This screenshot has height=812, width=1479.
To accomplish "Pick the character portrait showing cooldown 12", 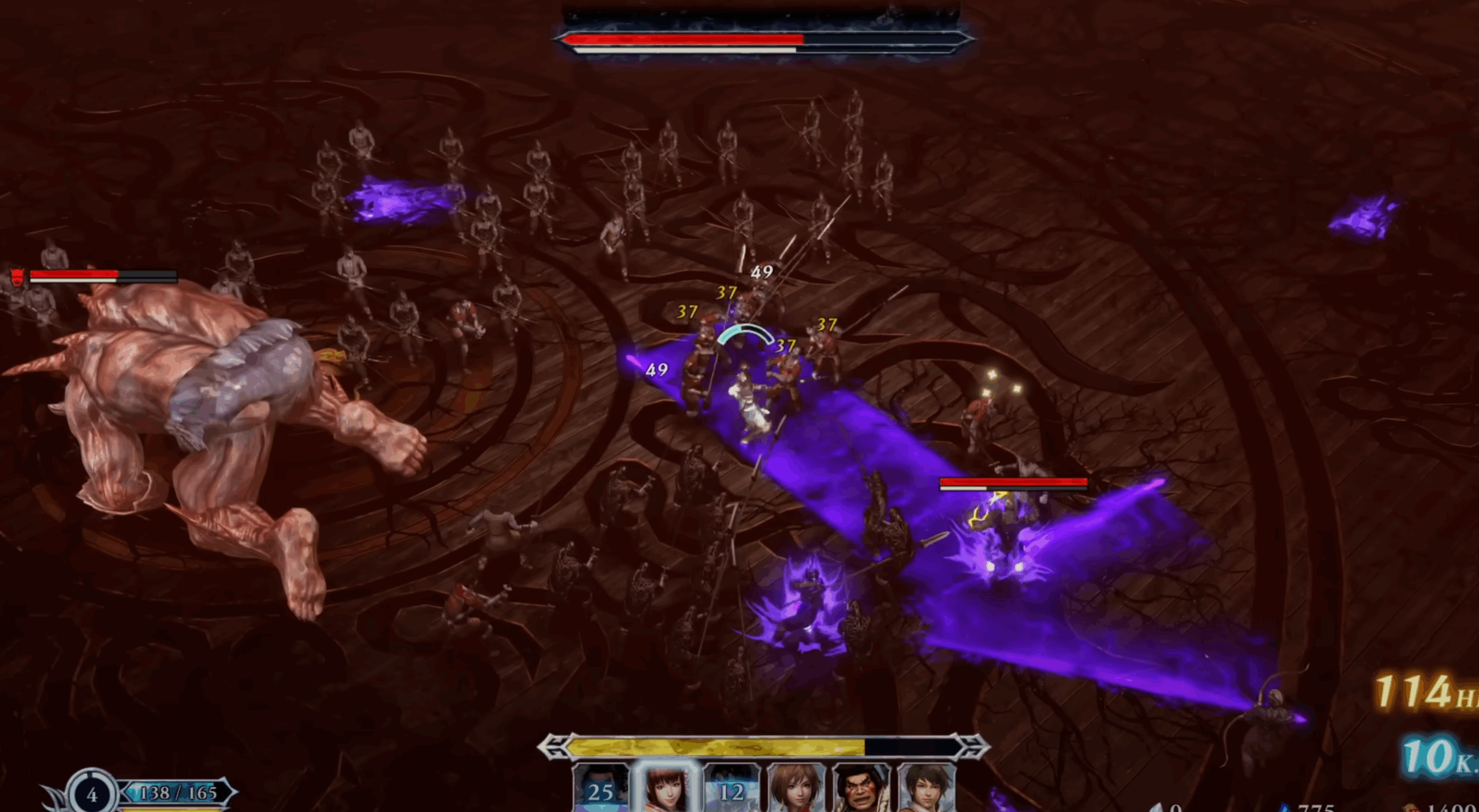I will pos(731,789).
